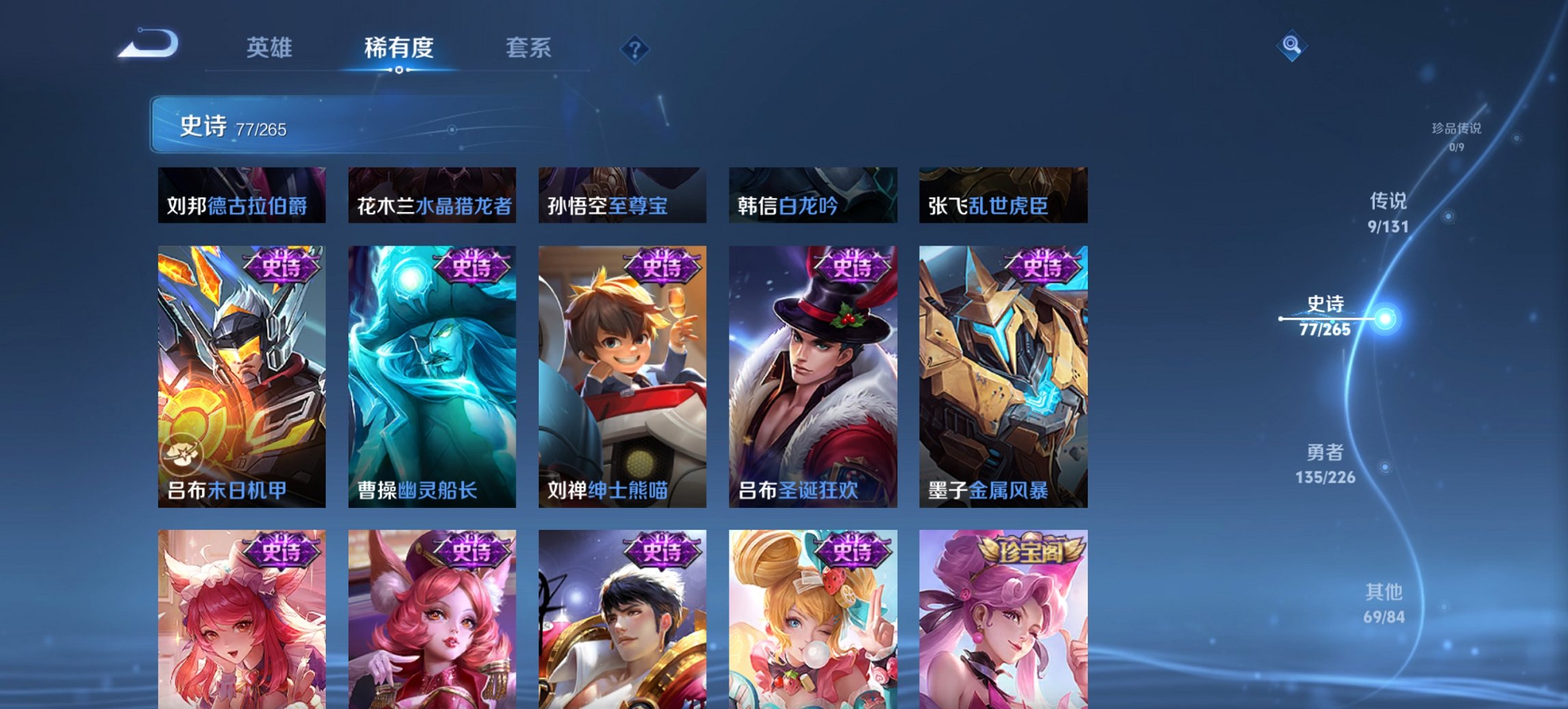Click the back arrow in top left

[148, 42]
